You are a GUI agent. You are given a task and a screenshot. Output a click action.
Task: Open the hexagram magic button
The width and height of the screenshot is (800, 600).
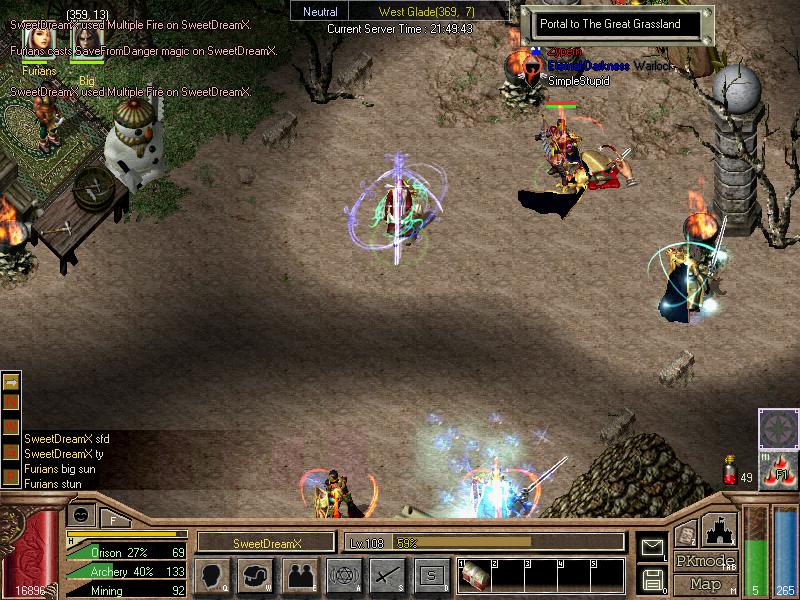(x=344, y=575)
